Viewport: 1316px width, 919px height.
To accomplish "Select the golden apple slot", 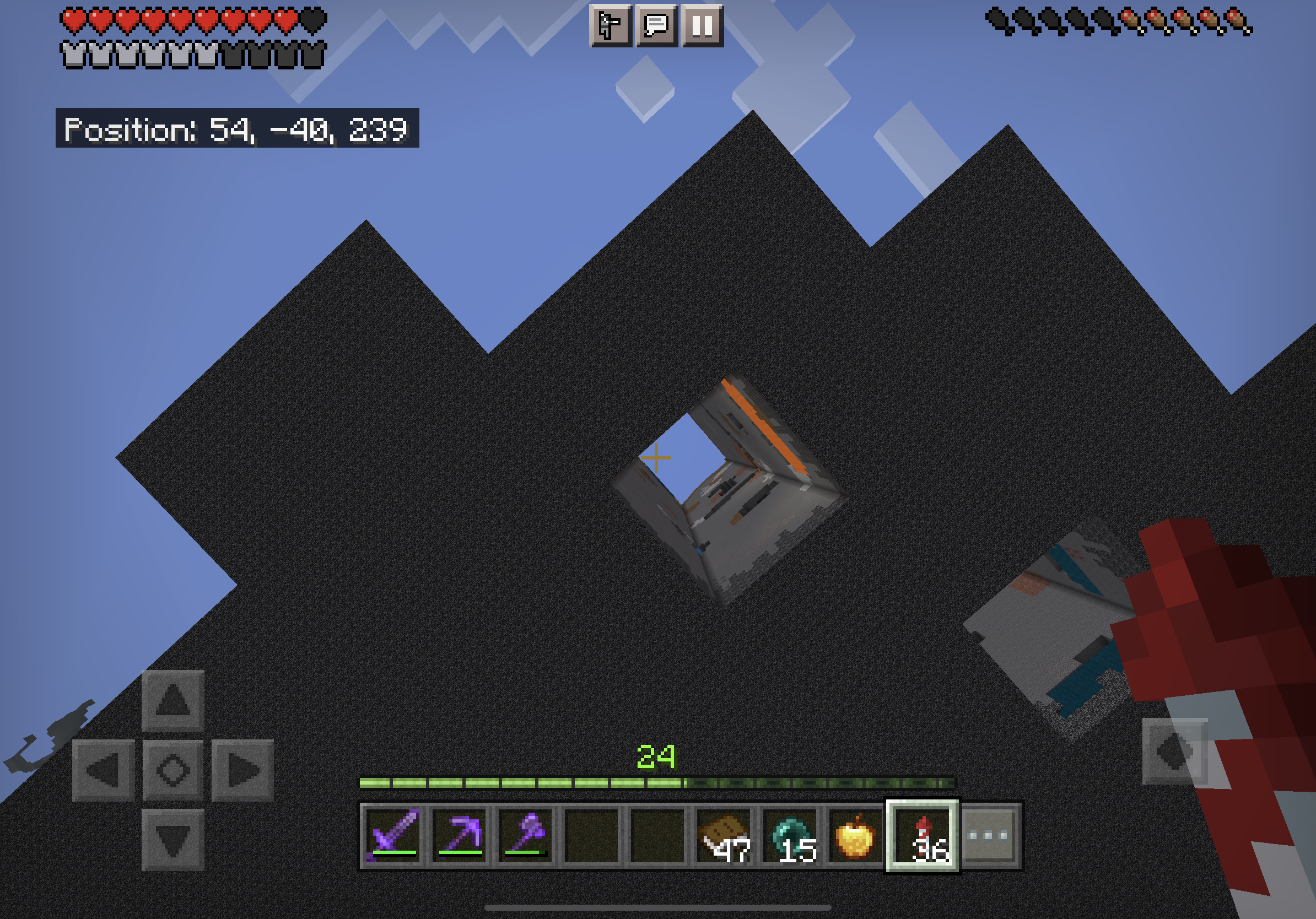I will pos(856,835).
